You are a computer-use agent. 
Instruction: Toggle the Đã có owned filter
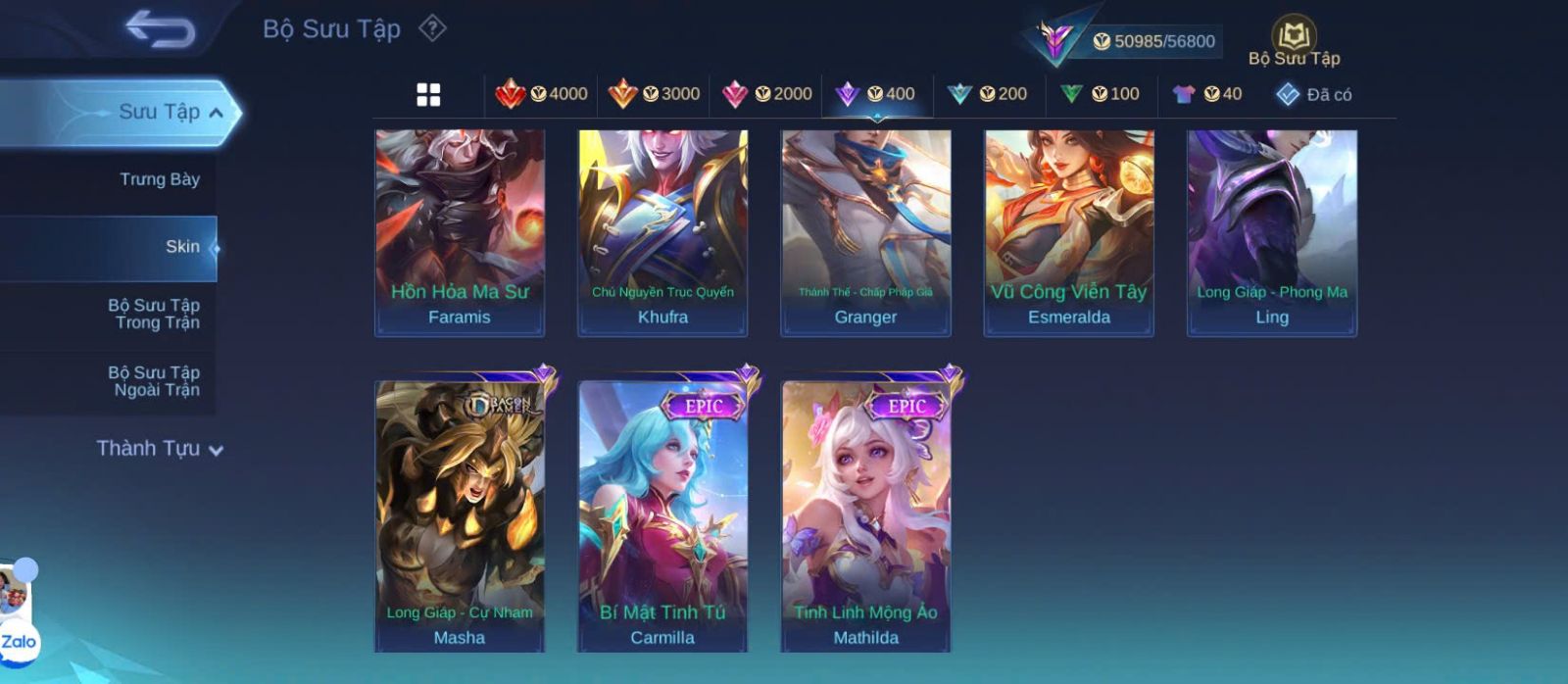[x=1314, y=94]
